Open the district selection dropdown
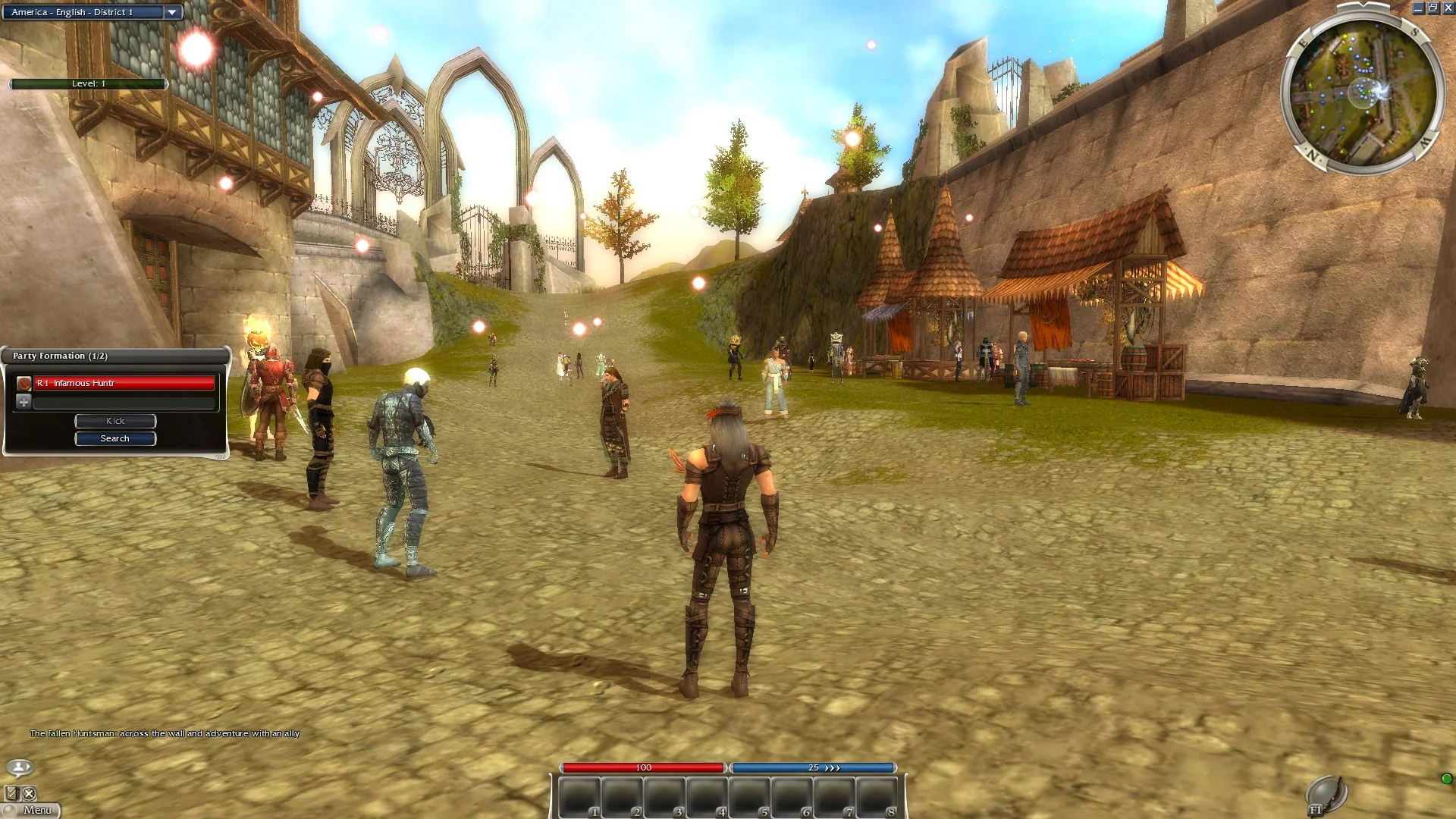Screen dimensions: 1456x819 pos(172,12)
